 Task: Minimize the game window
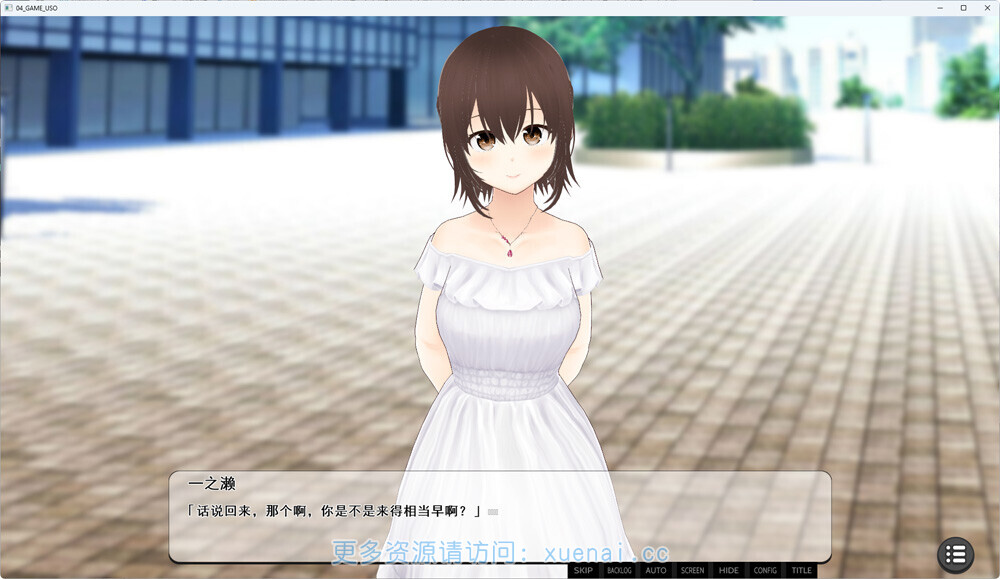click(941, 8)
